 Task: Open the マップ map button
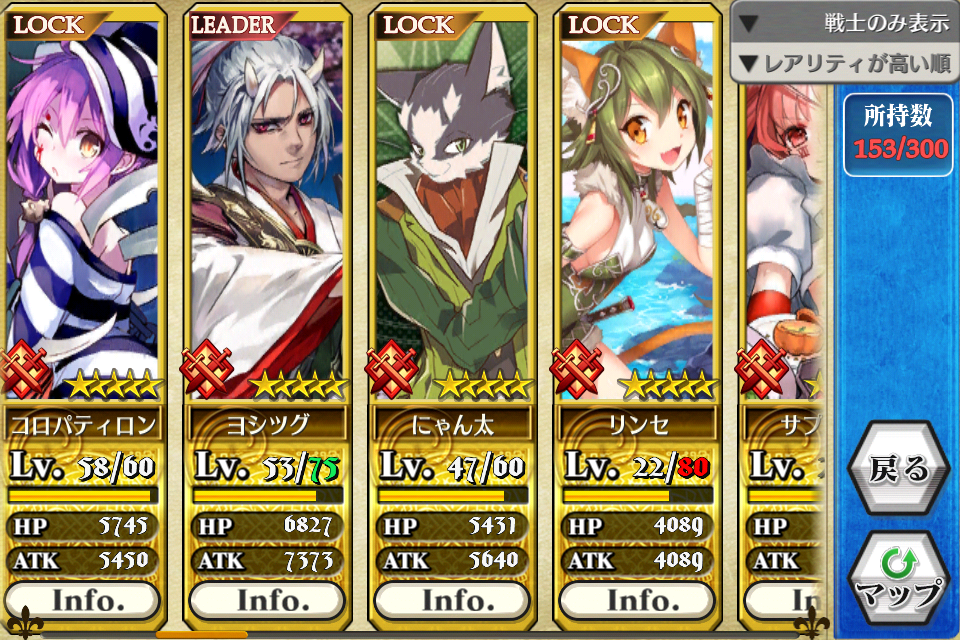pos(899,580)
